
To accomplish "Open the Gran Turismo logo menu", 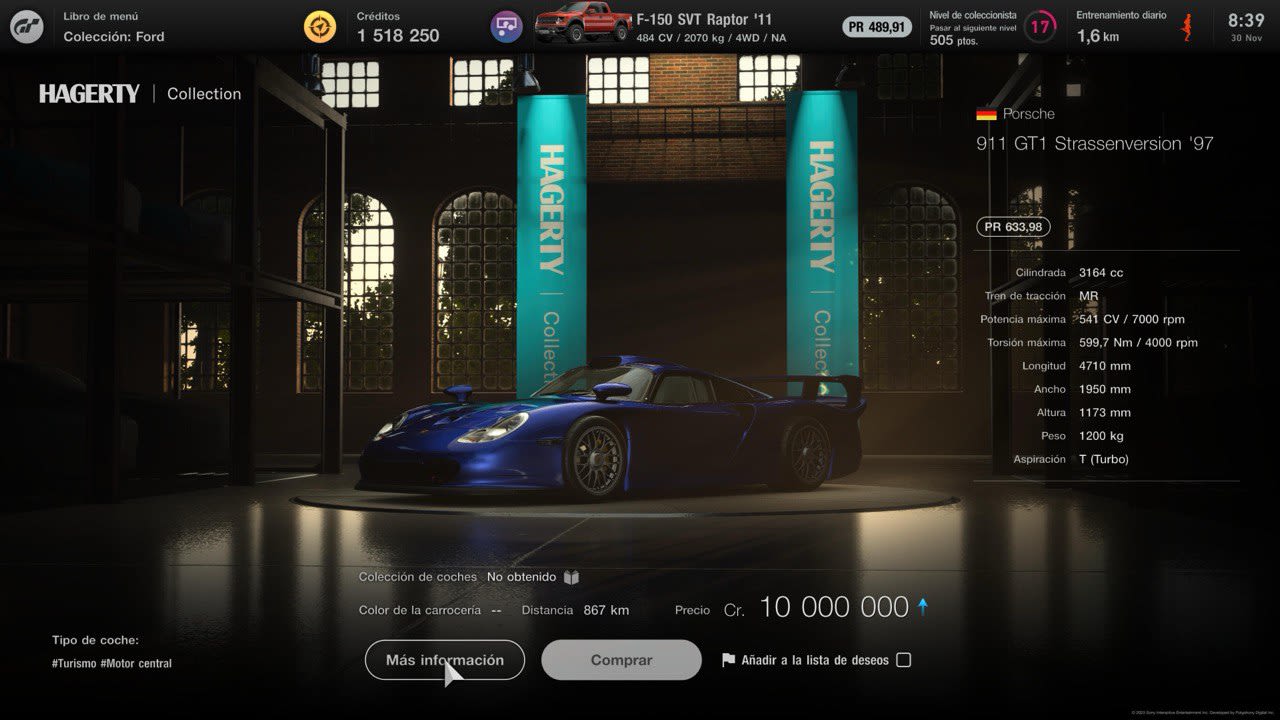I will pos(27,27).
